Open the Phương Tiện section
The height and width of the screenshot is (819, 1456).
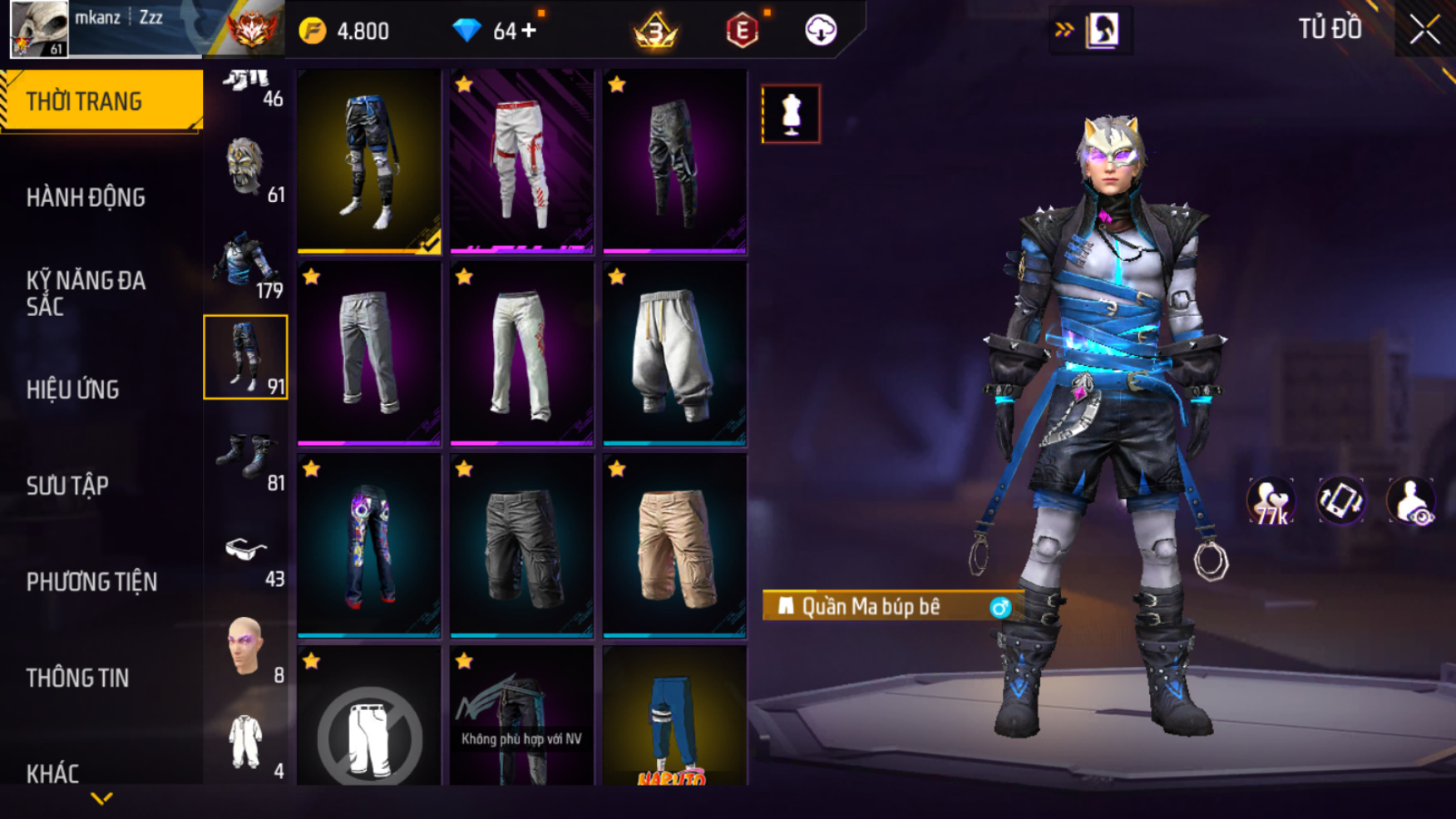[91, 581]
